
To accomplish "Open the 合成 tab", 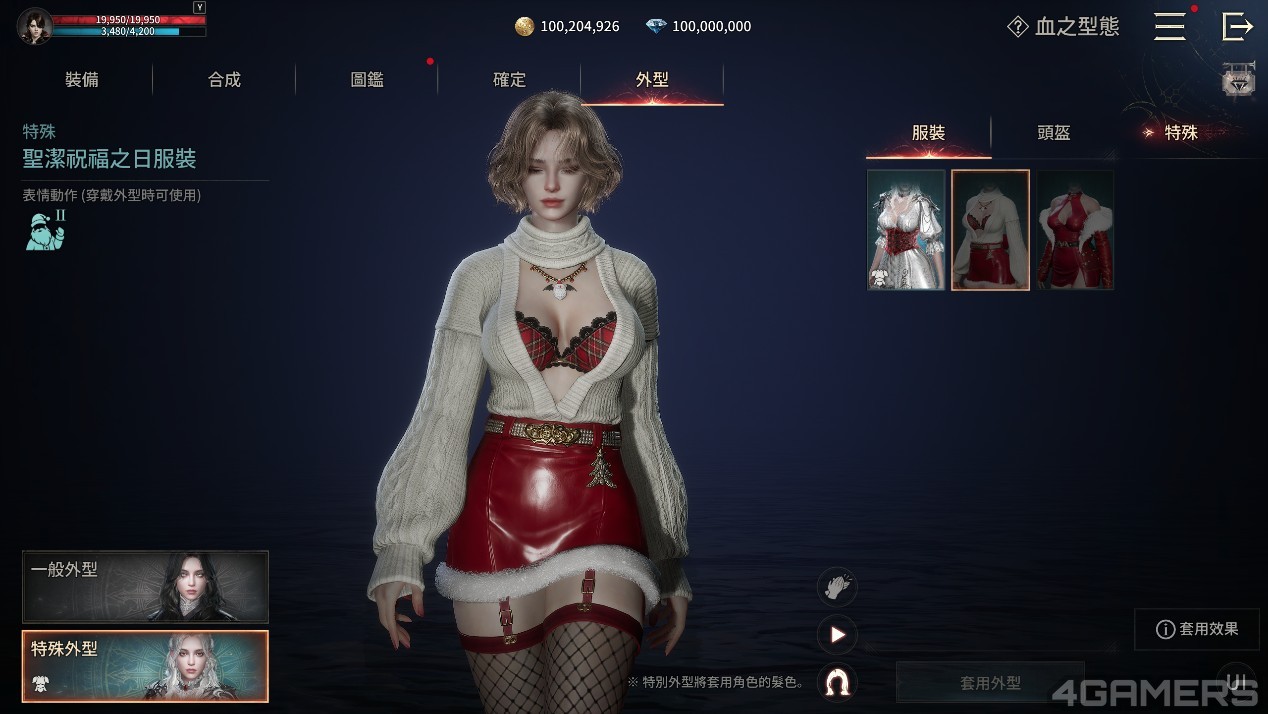I will pos(224,80).
